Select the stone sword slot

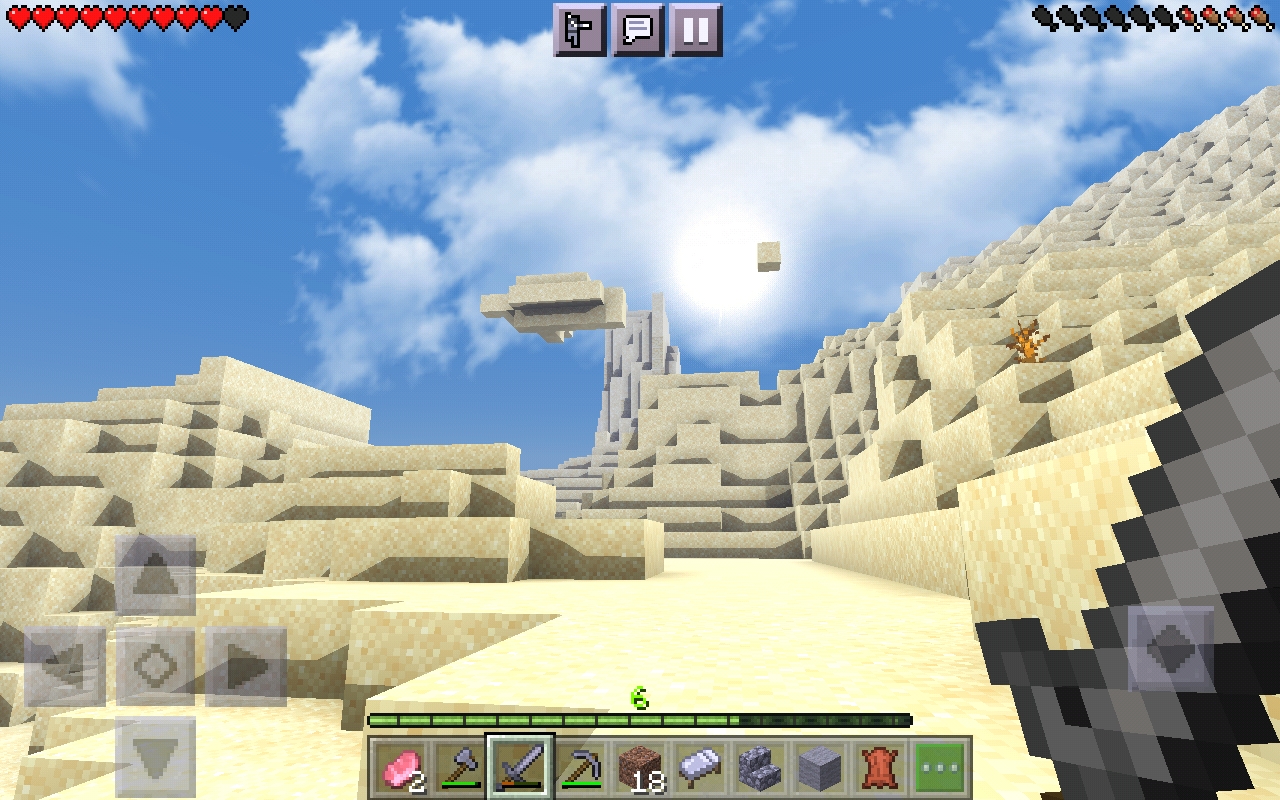[521, 768]
